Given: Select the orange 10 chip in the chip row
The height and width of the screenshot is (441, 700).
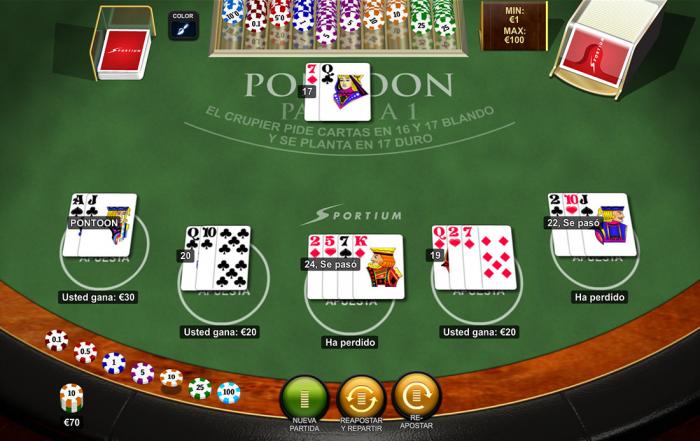Looking at the screenshot, I should (x=171, y=380).
